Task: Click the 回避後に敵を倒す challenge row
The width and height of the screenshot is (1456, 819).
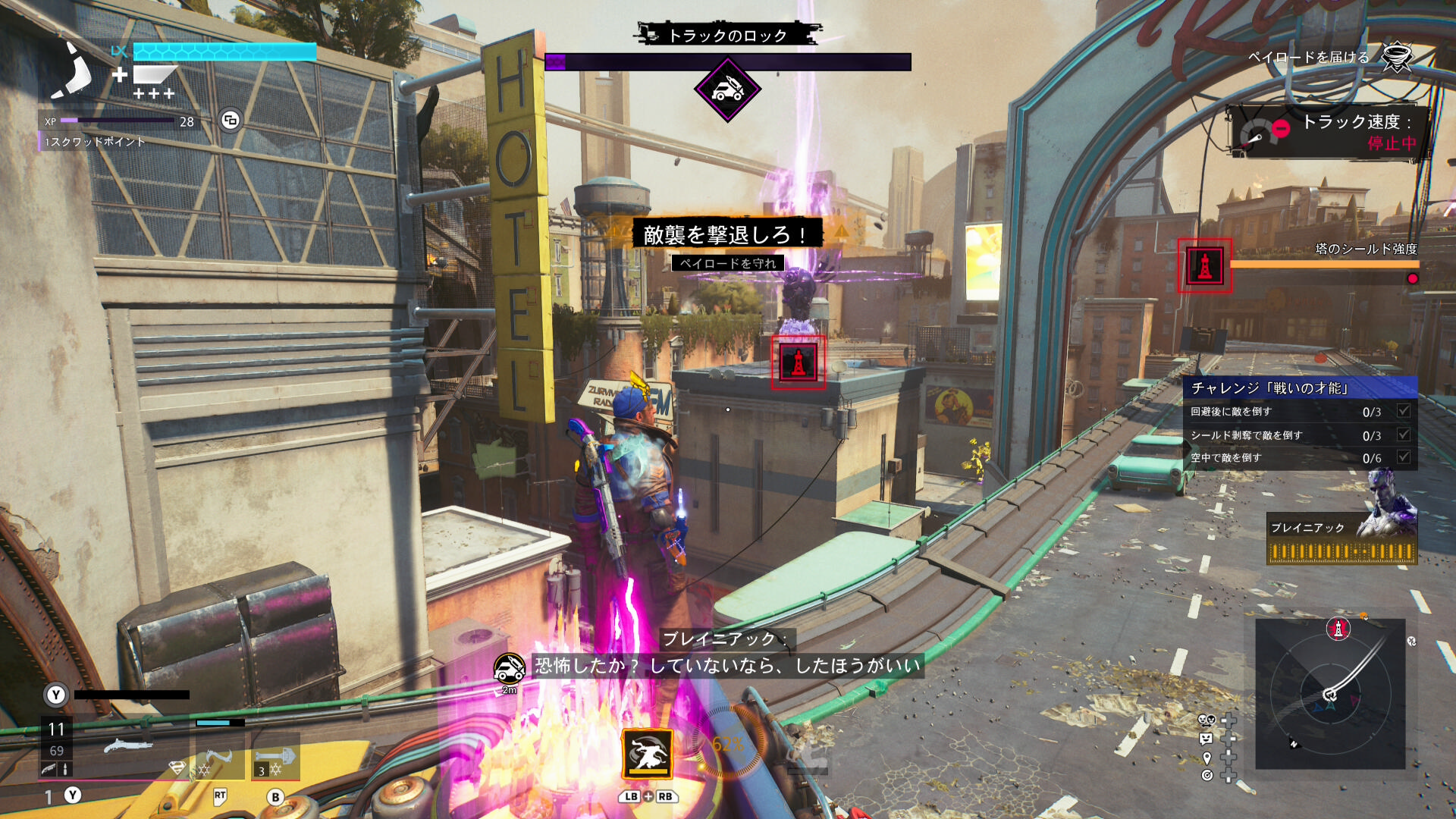Action: 1300,412
